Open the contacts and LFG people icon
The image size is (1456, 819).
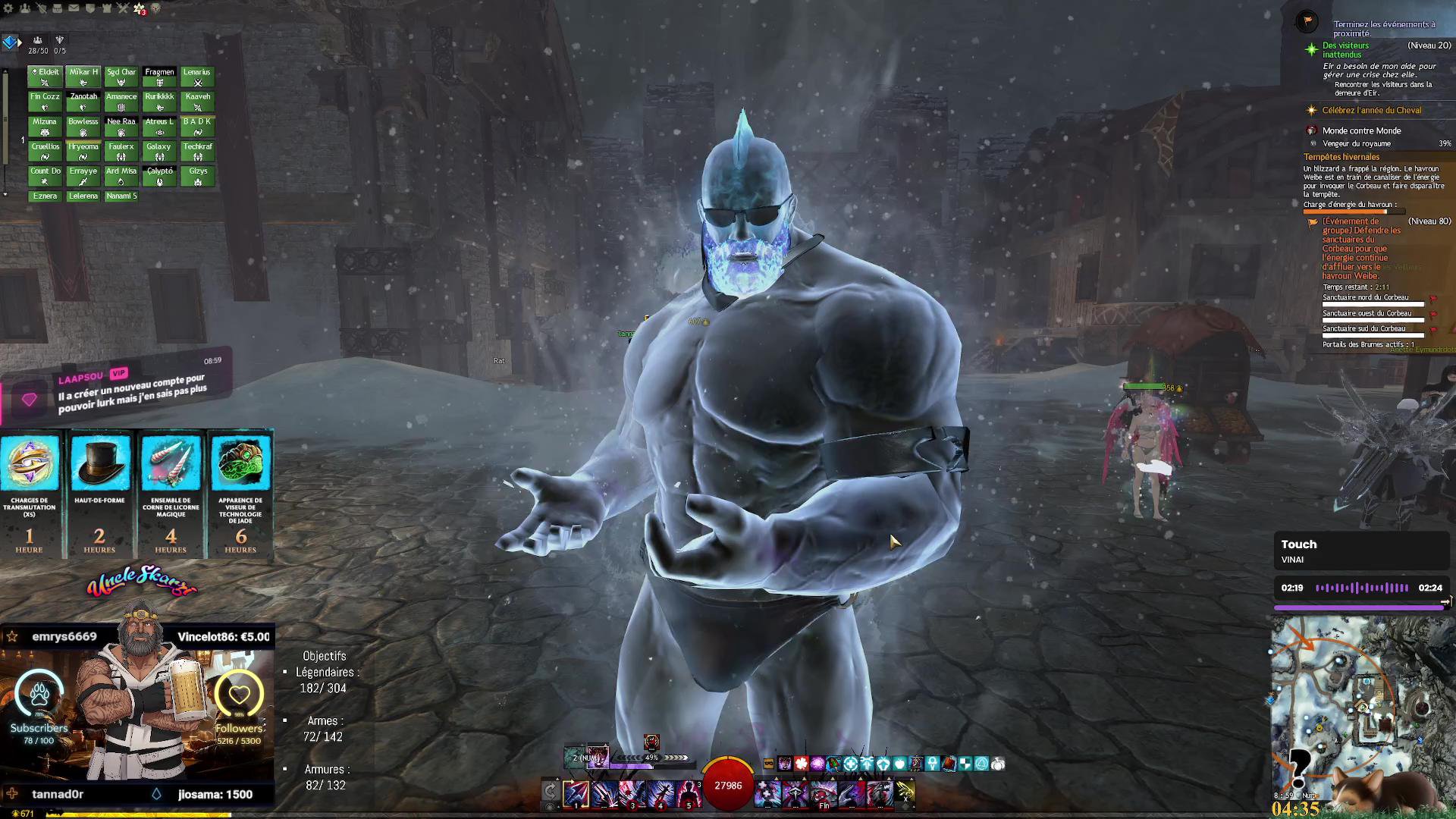click(x=25, y=8)
